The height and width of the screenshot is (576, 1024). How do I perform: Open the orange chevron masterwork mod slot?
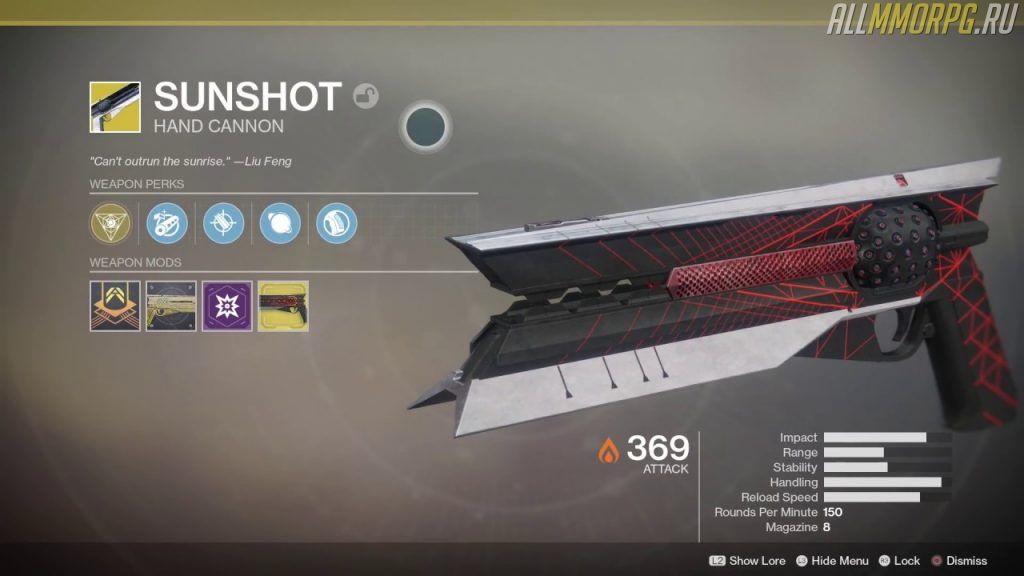point(114,306)
